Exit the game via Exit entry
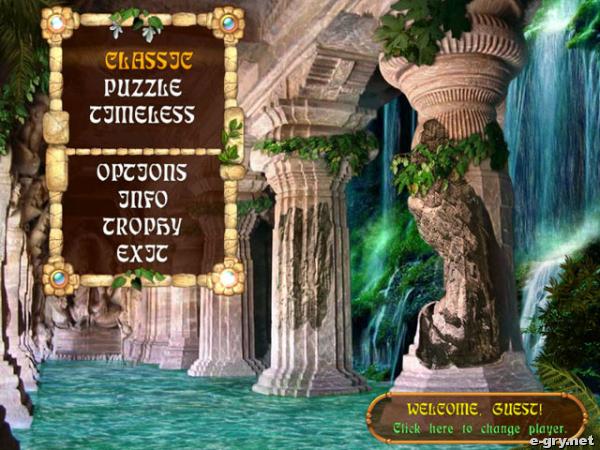Viewport: 600px width, 450px height. click(x=141, y=253)
